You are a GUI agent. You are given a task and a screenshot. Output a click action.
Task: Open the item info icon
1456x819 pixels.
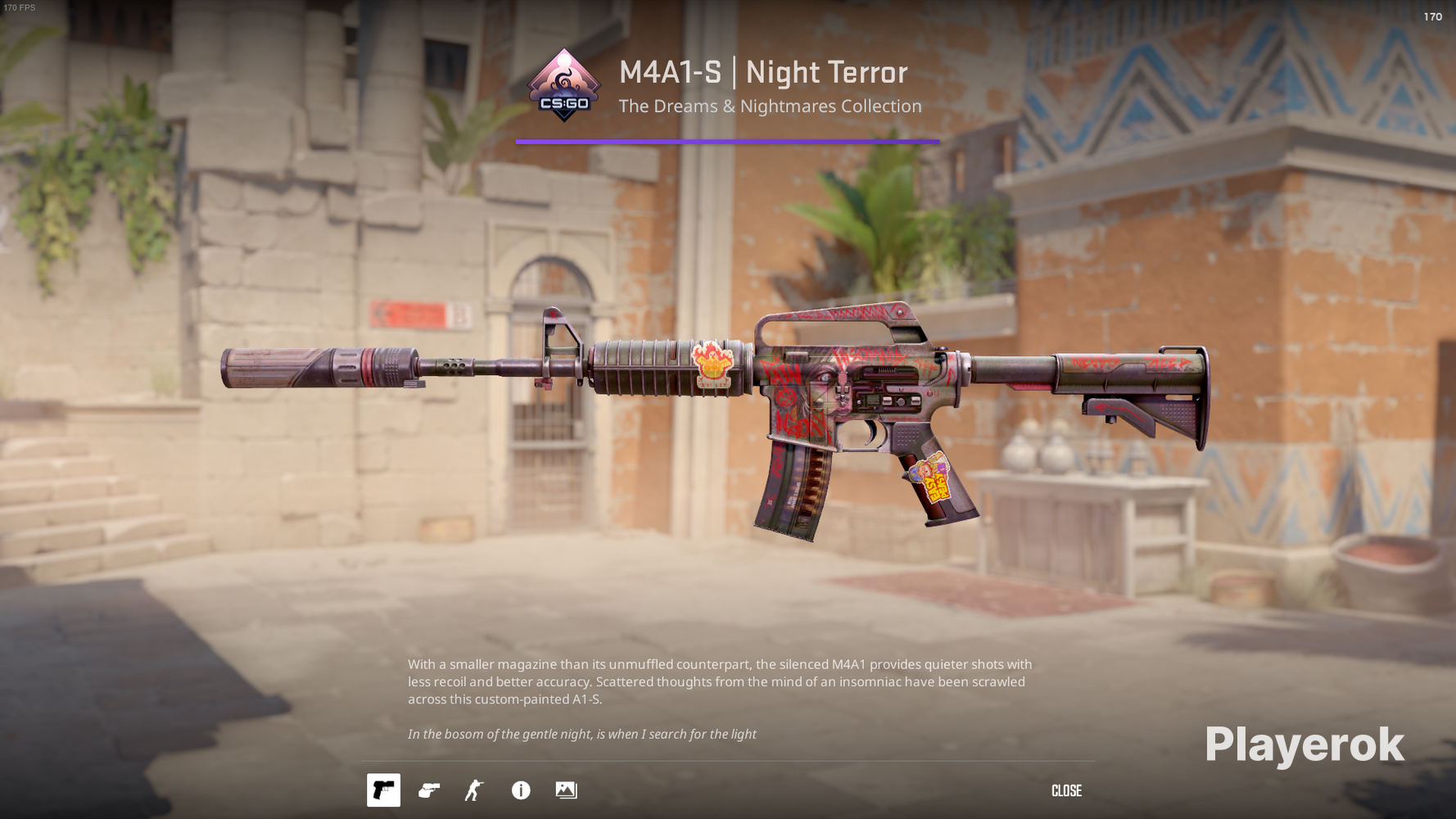(x=521, y=790)
